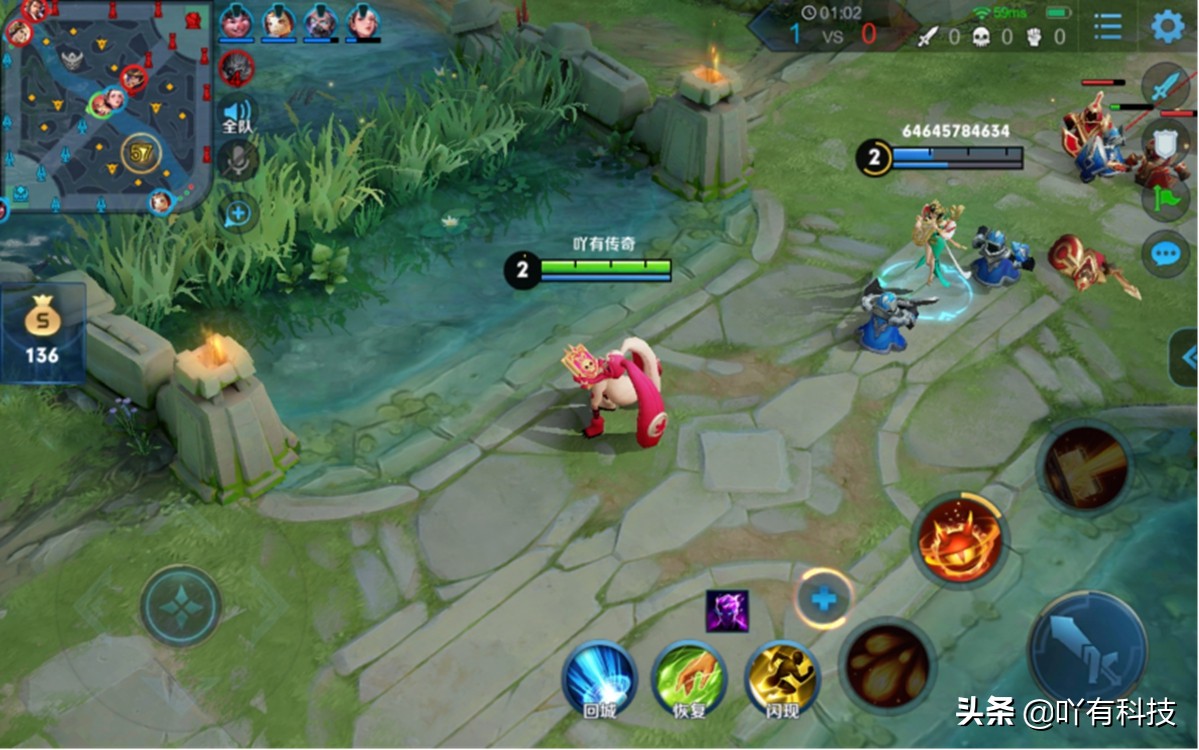Send the shield retreat signal
The image size is (1199, 750).
click(x=1166, y=142)
